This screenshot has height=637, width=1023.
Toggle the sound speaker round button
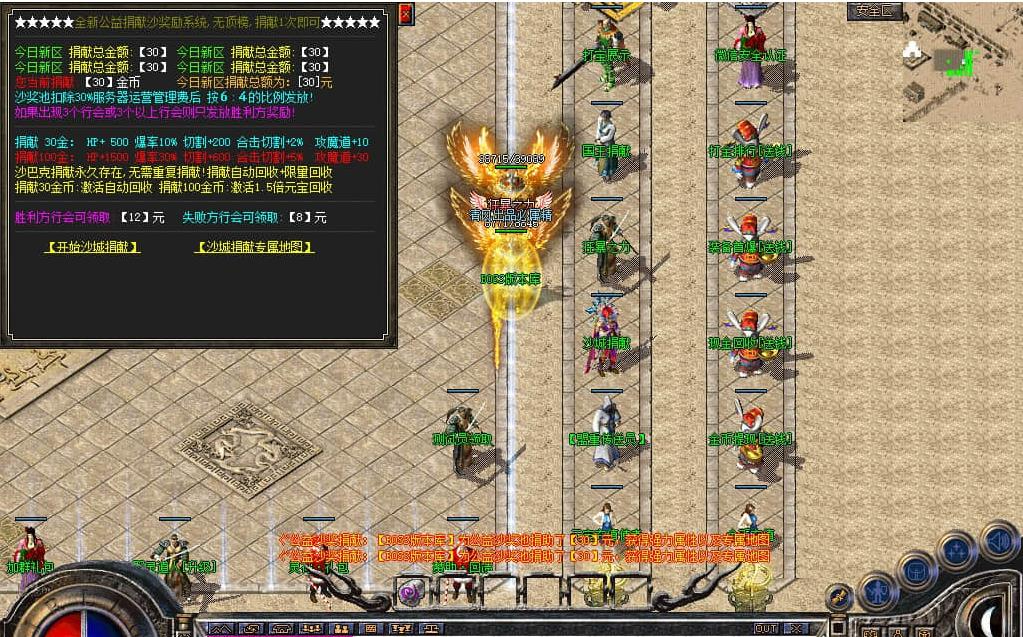tap(998, 542)
